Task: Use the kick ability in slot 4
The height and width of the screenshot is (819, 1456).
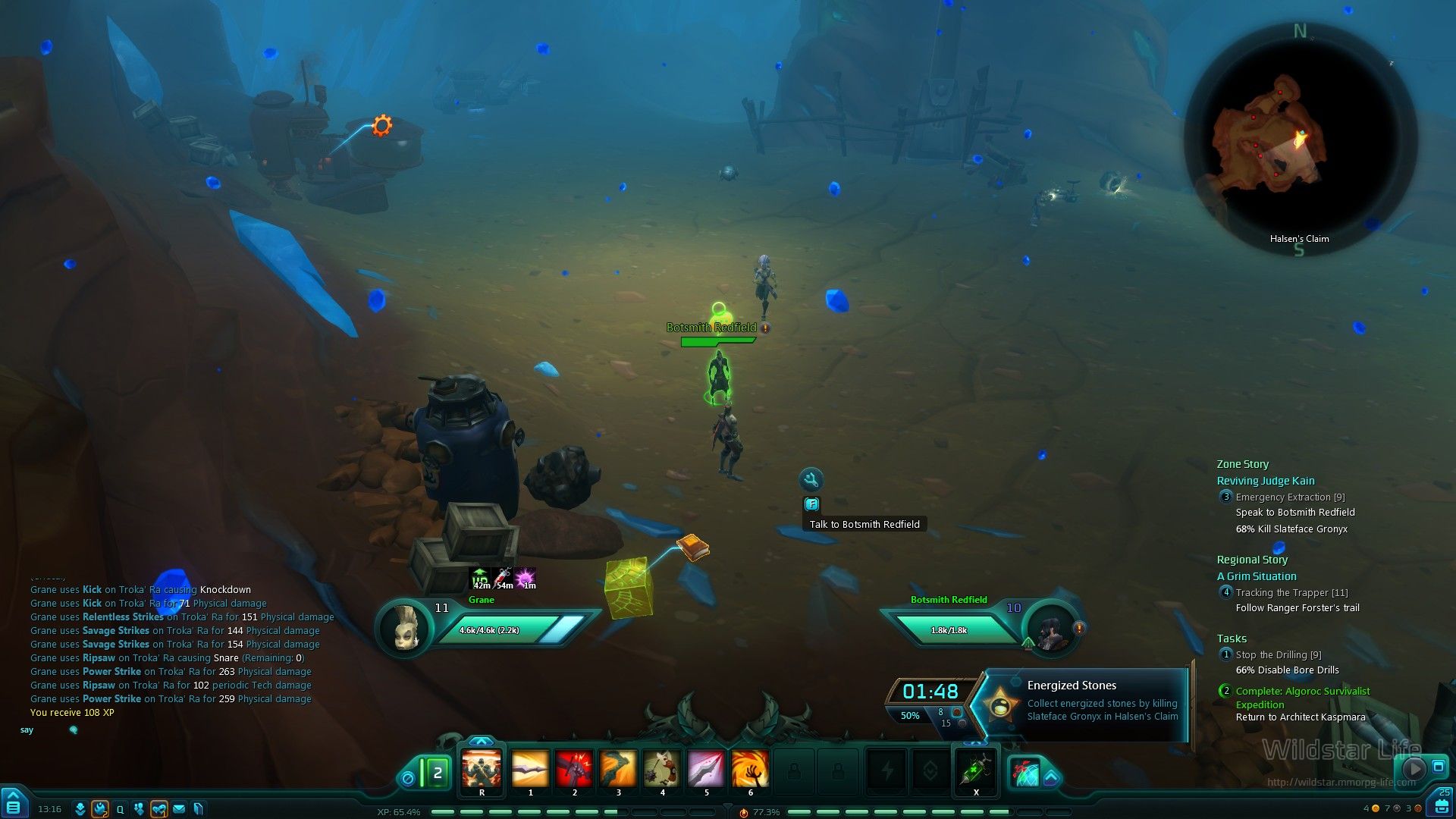Action: click(x=662, y=770)
